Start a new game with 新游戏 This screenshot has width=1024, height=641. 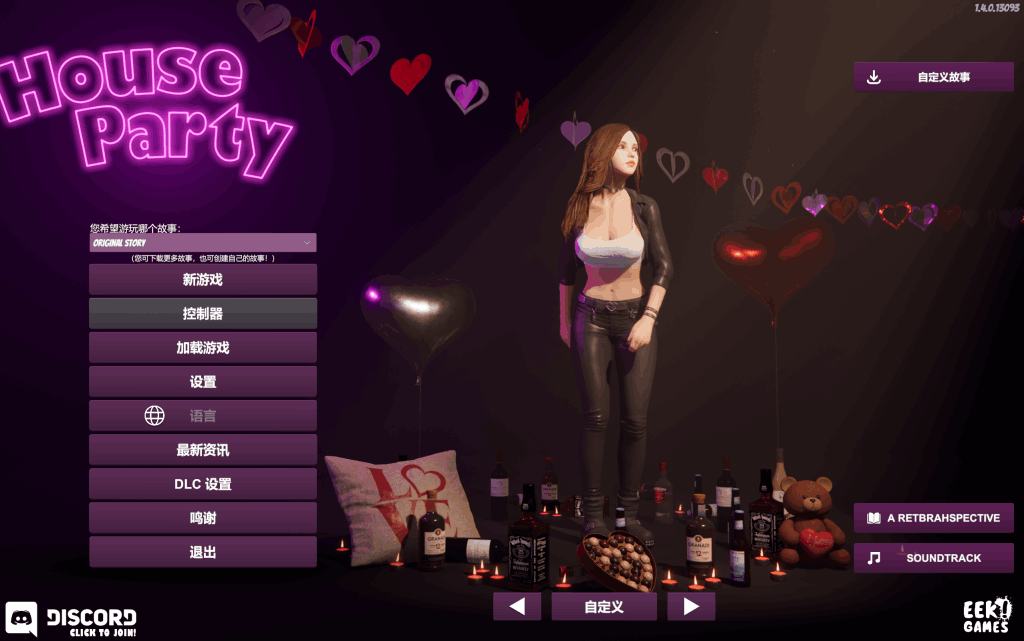coord(203,280)
